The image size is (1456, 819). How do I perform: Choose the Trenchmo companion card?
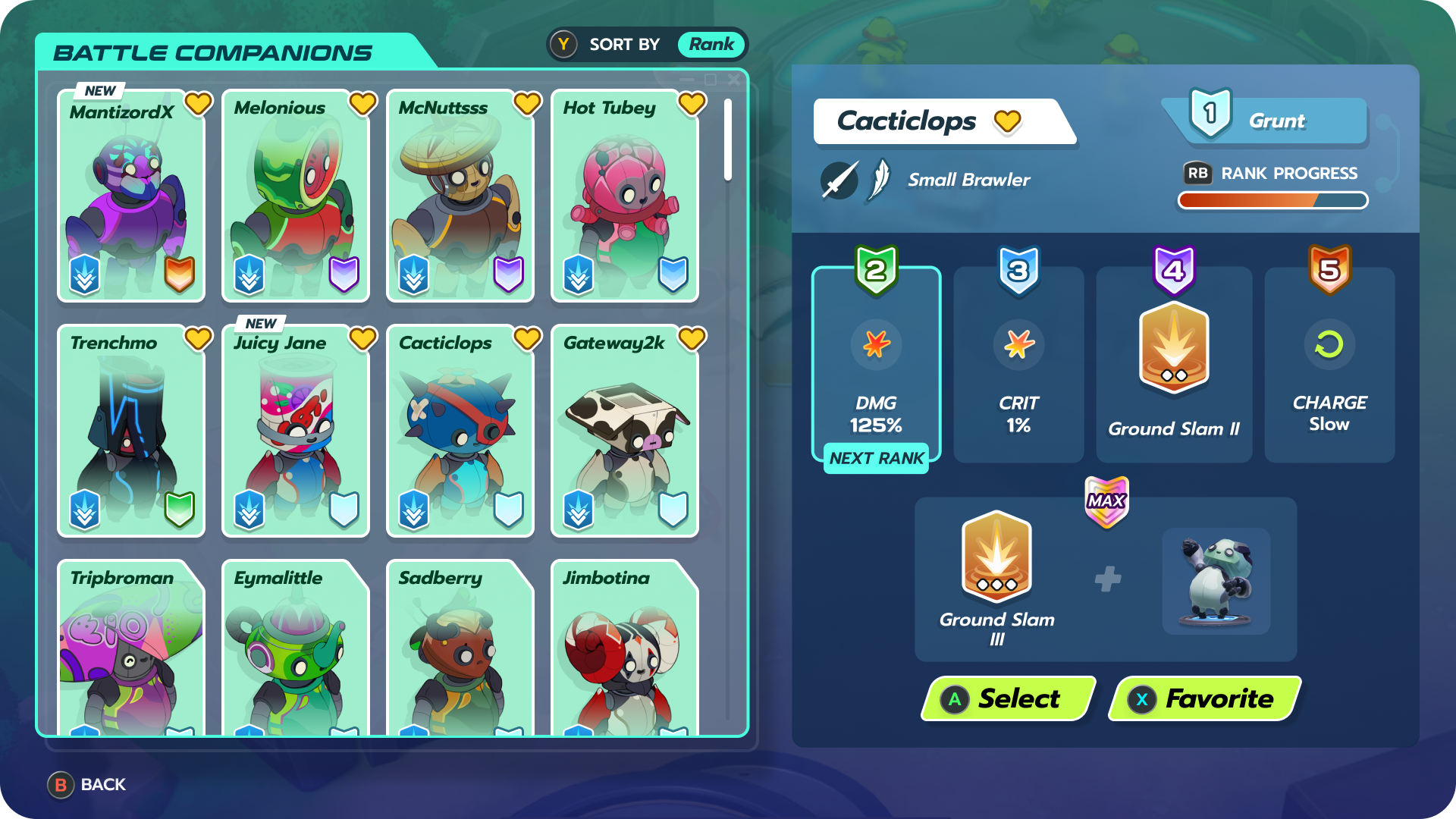click(x=131, y=432)
